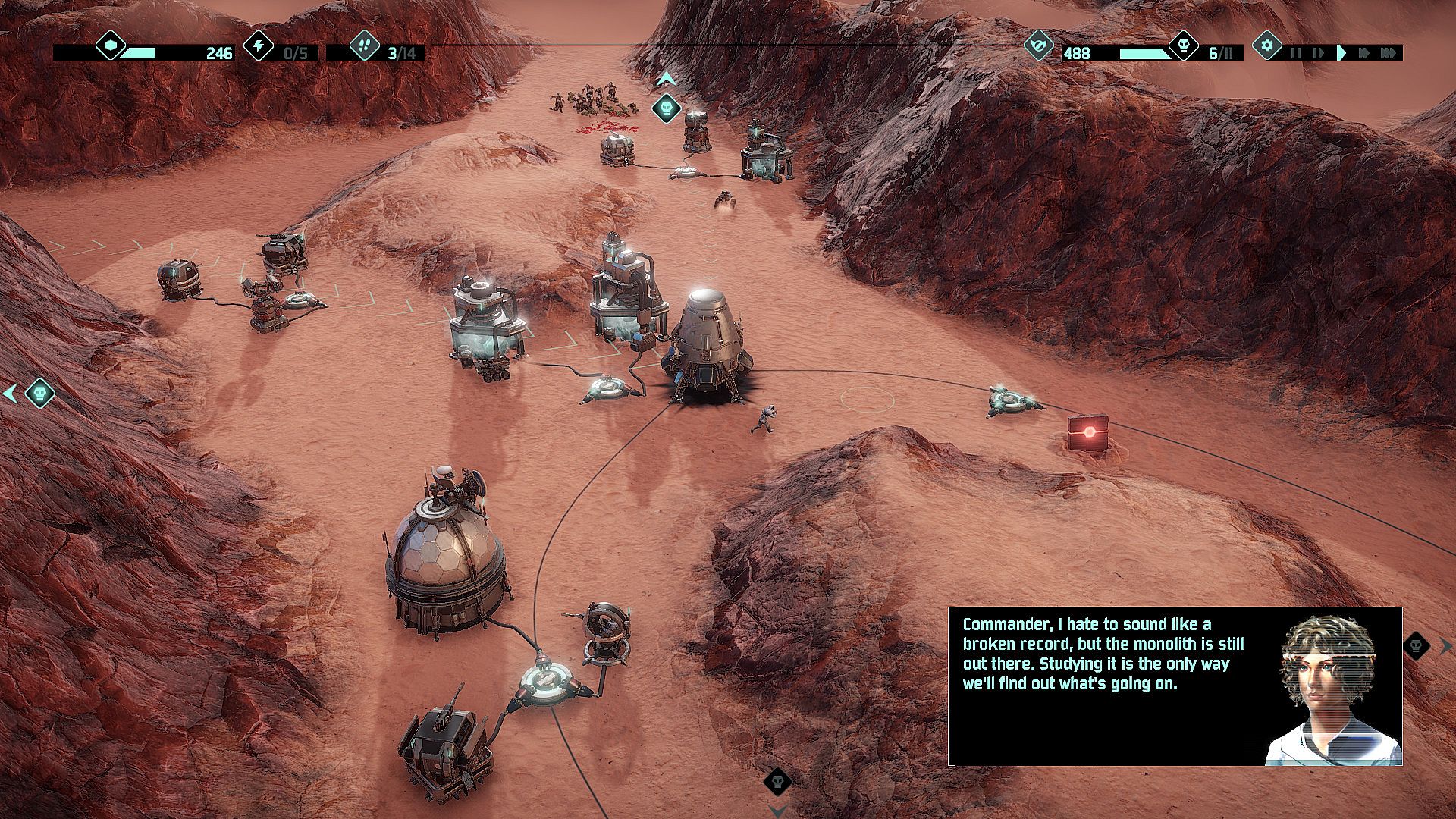This screenshot has height=819, width=1456.
Task: Click the crossed-out alien creature icon
Action: coord(1039,46)
